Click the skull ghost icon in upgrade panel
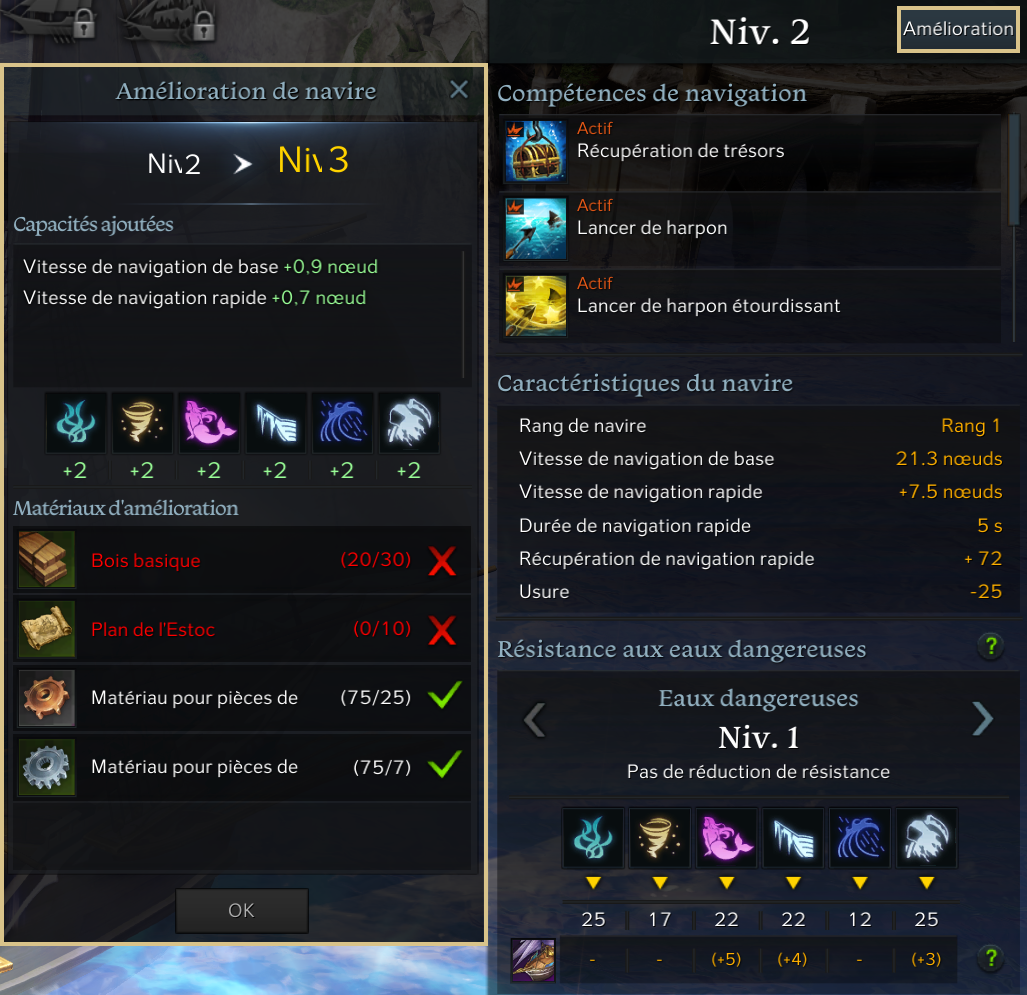1027x995 pixels. tap(409, 423)
